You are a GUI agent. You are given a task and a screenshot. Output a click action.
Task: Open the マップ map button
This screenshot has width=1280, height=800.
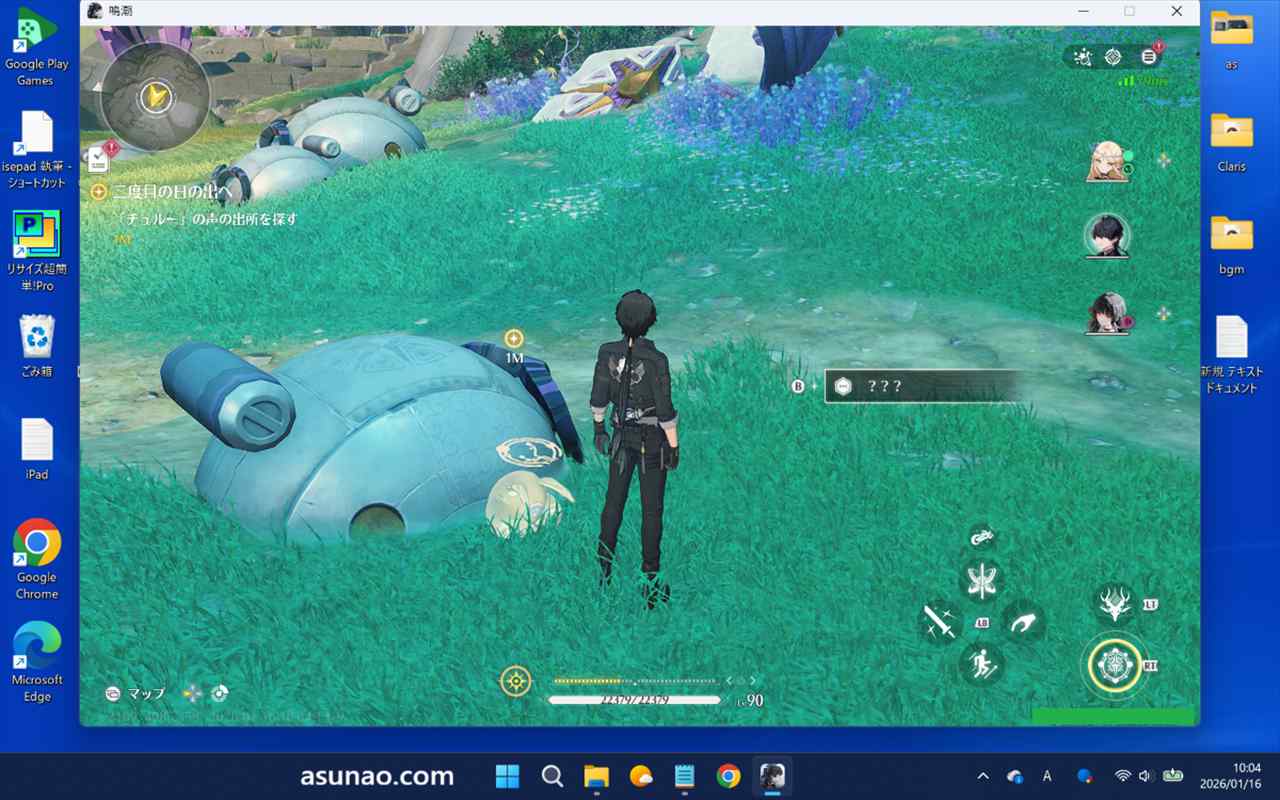(136, 693)
